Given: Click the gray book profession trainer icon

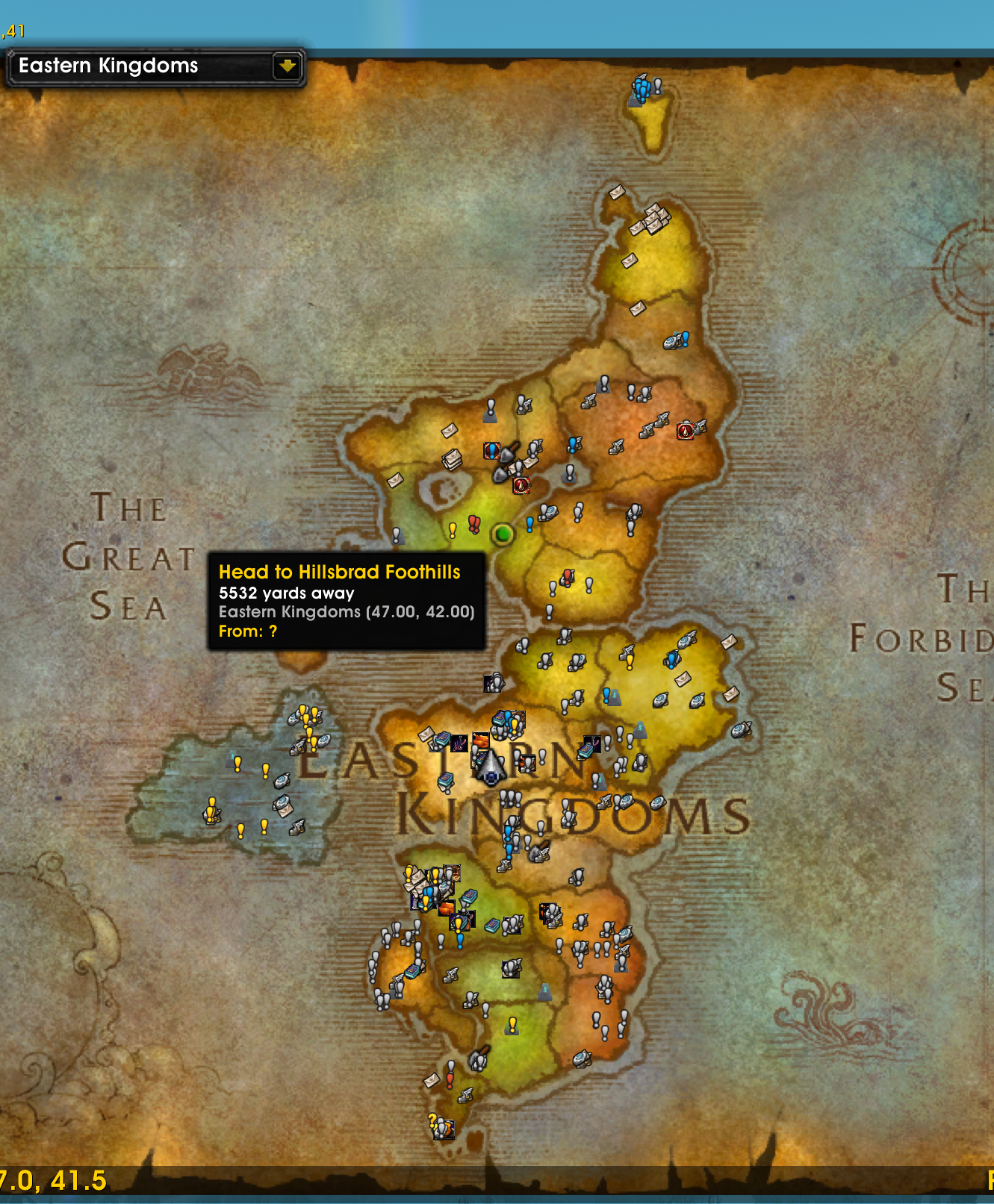Looking at the screenshot, I should 494,925.
